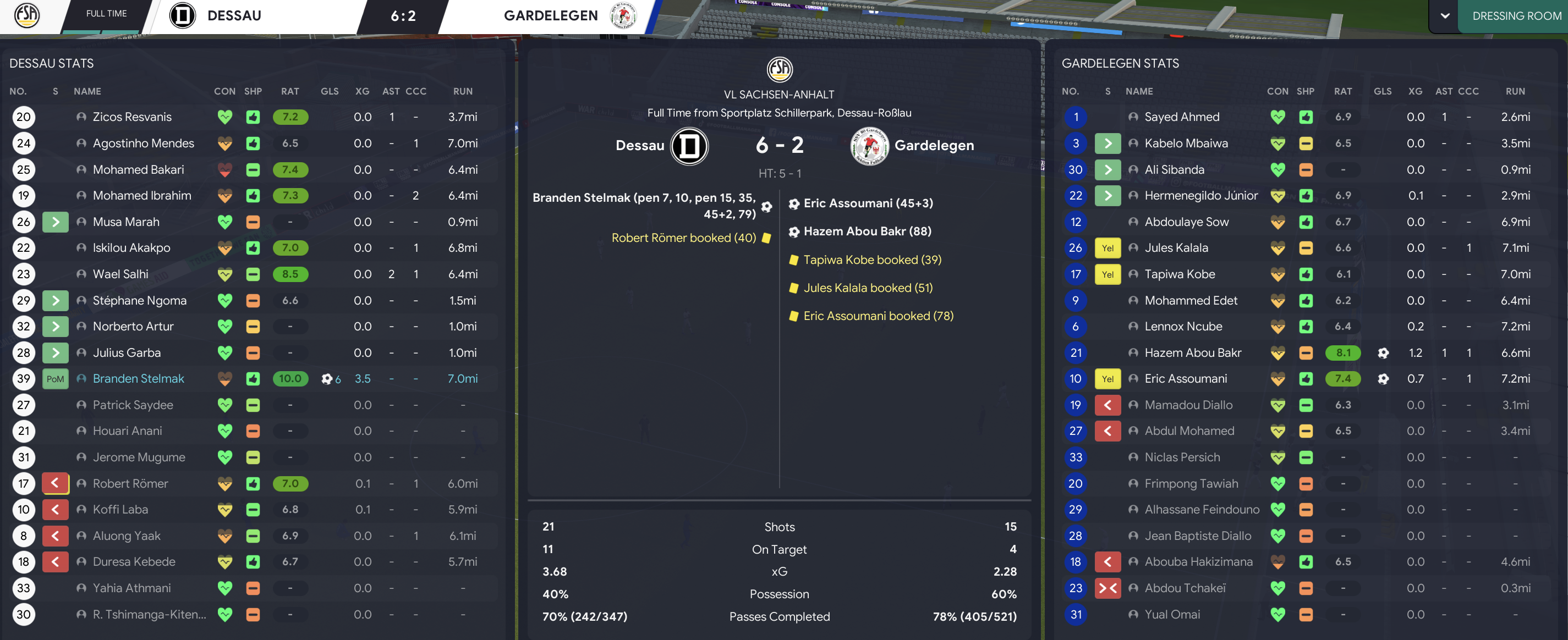The height and width of the screenshot is (640, 1568).
Task: Sort Dessau players by RAT column
Action: 290,91
